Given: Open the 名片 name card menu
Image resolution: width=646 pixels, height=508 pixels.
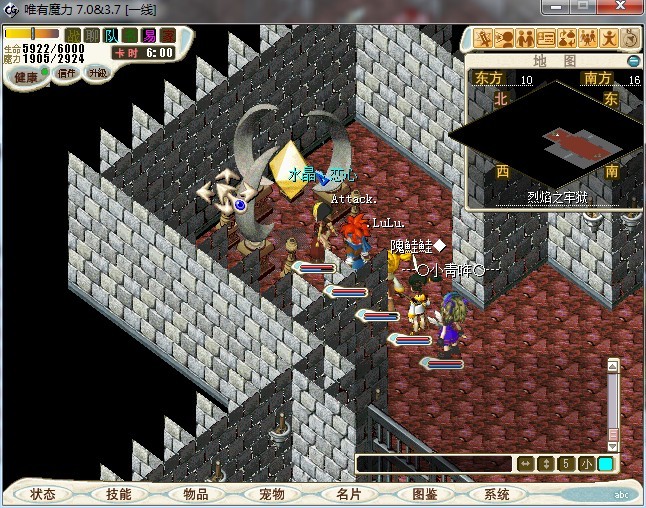Looking at the screenshot, I should (348, 494).
